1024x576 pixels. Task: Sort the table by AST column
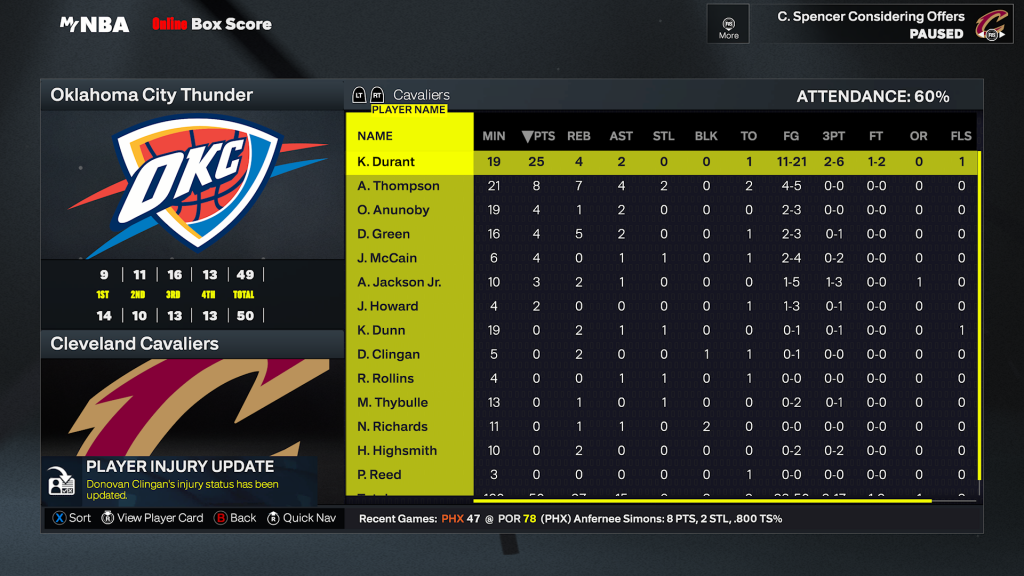pyautogui.click(x=621, y=136)
